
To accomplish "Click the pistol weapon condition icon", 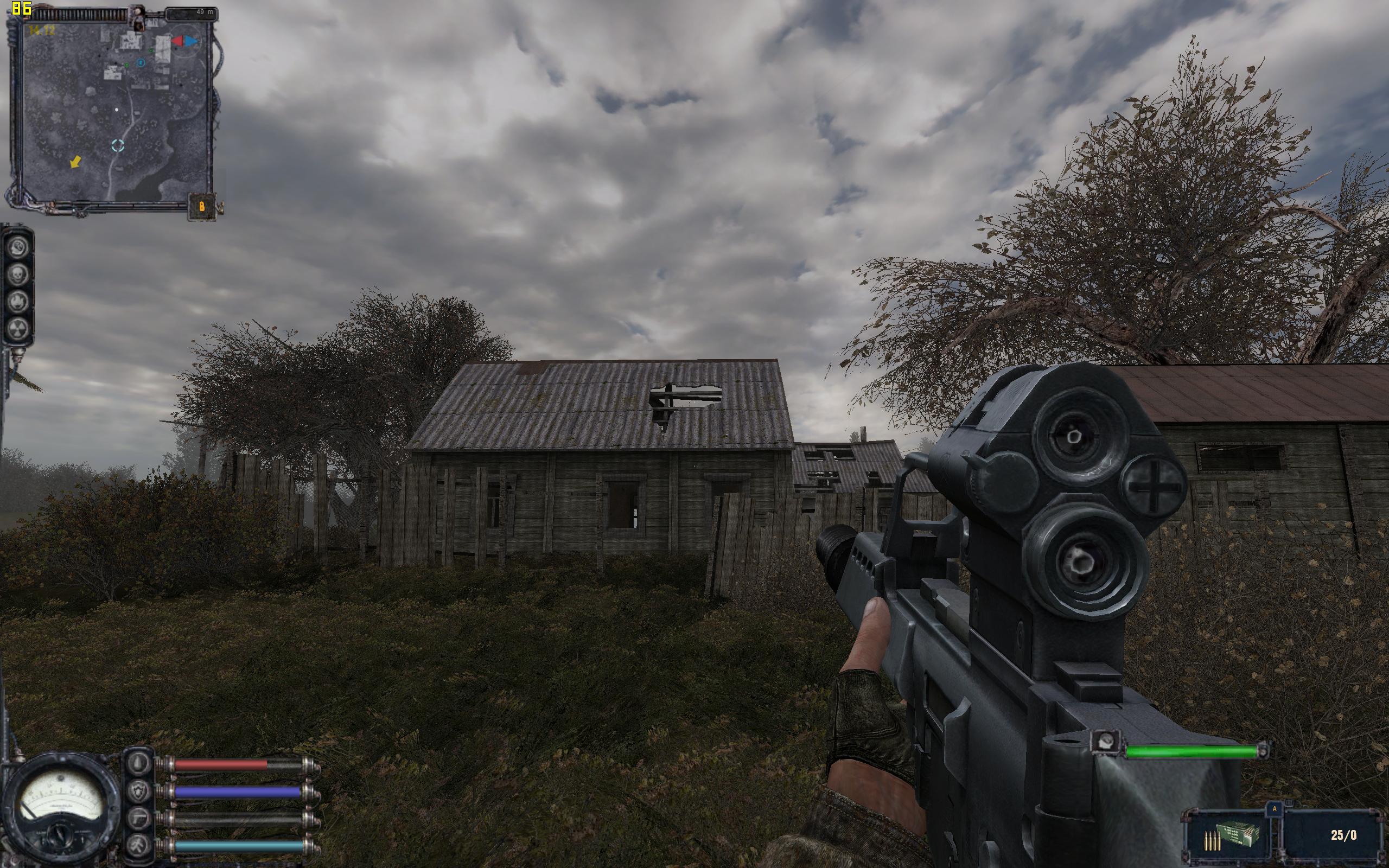I will tap(139, 819).
